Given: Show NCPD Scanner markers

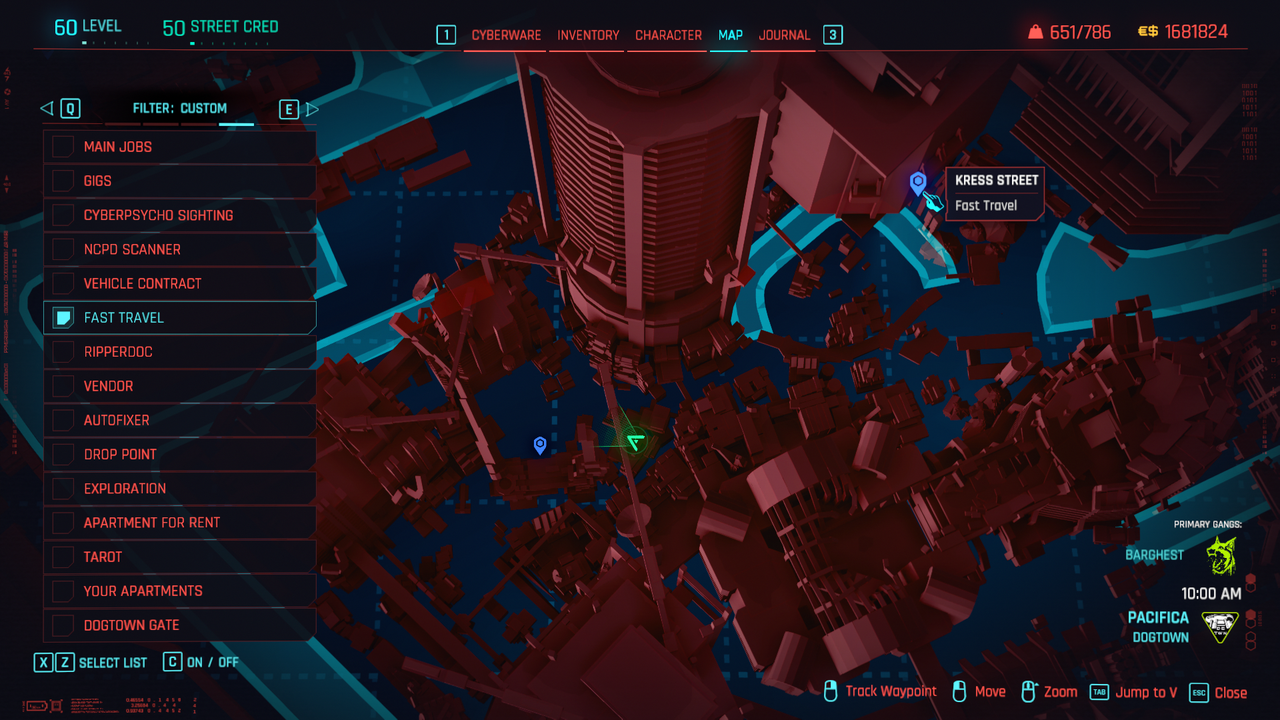Looking at the screenshot, I should [x=64, y=249].
